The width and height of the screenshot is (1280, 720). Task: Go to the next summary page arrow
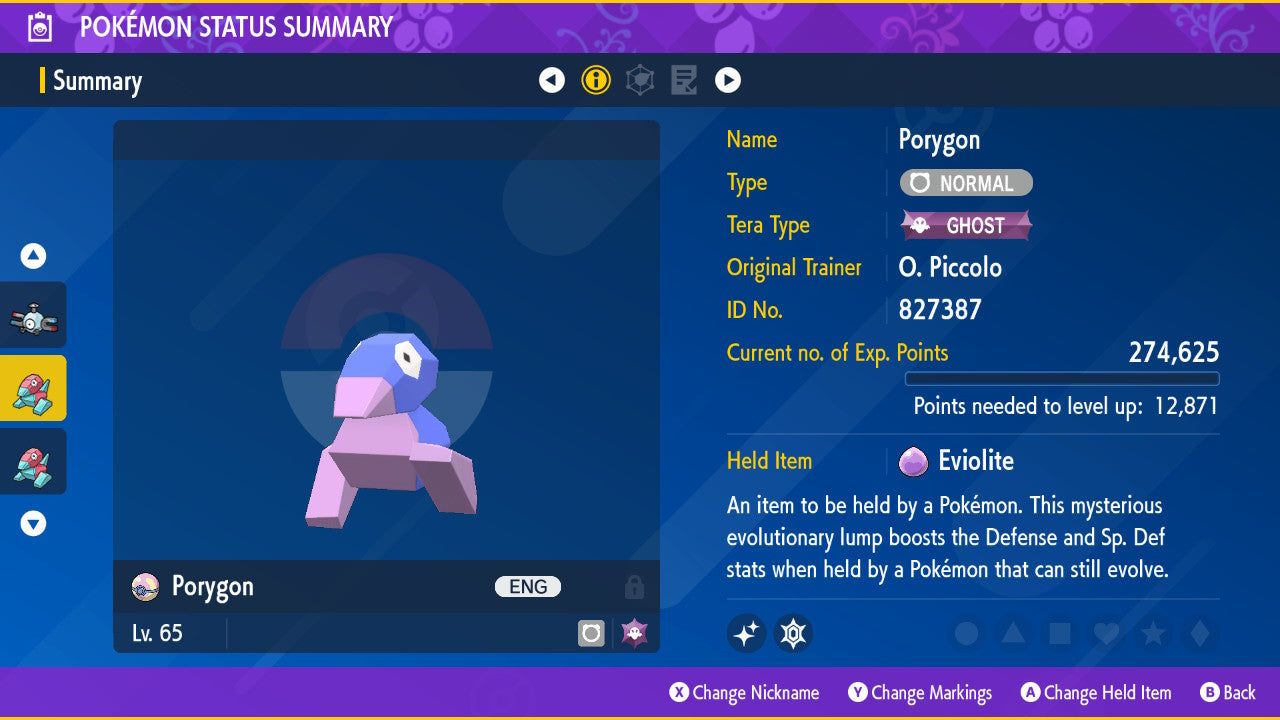click(x=728, y=80)
